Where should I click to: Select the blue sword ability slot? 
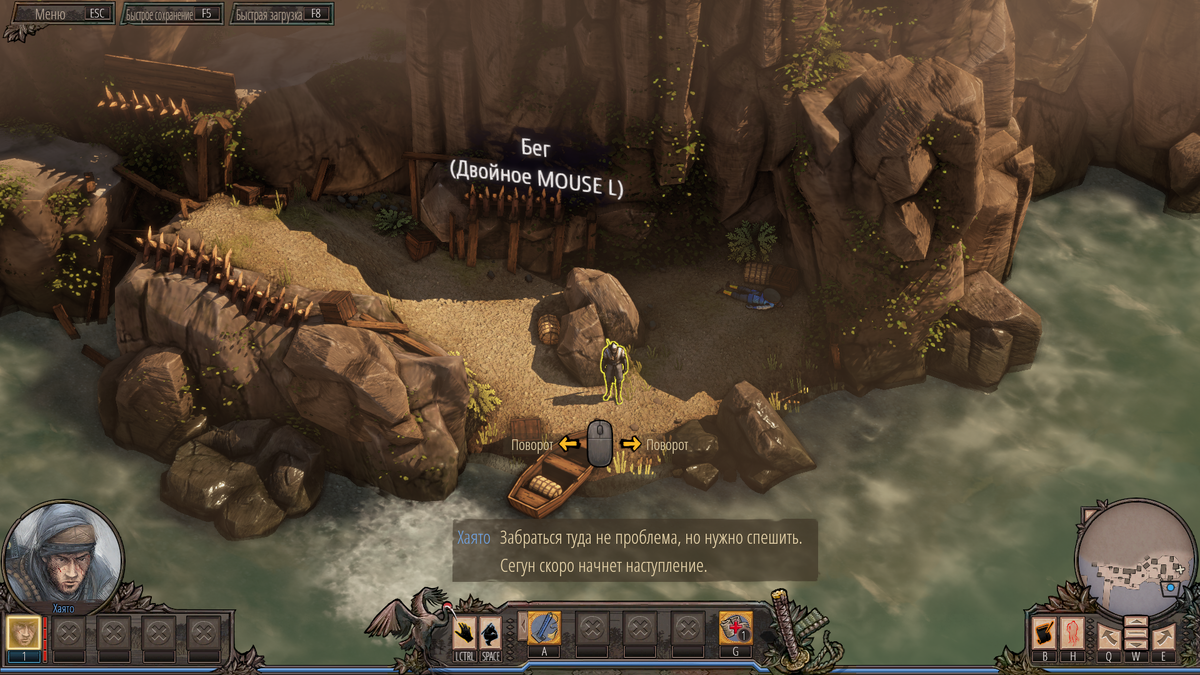544,629
